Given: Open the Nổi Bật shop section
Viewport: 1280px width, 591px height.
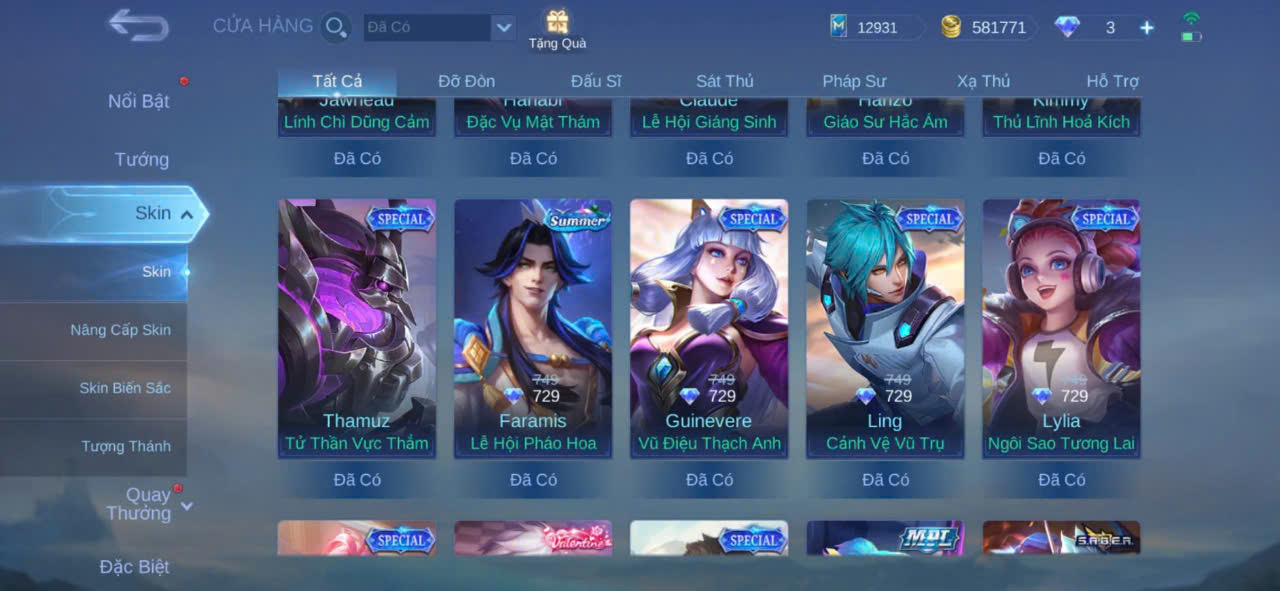Looking at the screenshot, I should pyautogui.click(x=139, y=101).
